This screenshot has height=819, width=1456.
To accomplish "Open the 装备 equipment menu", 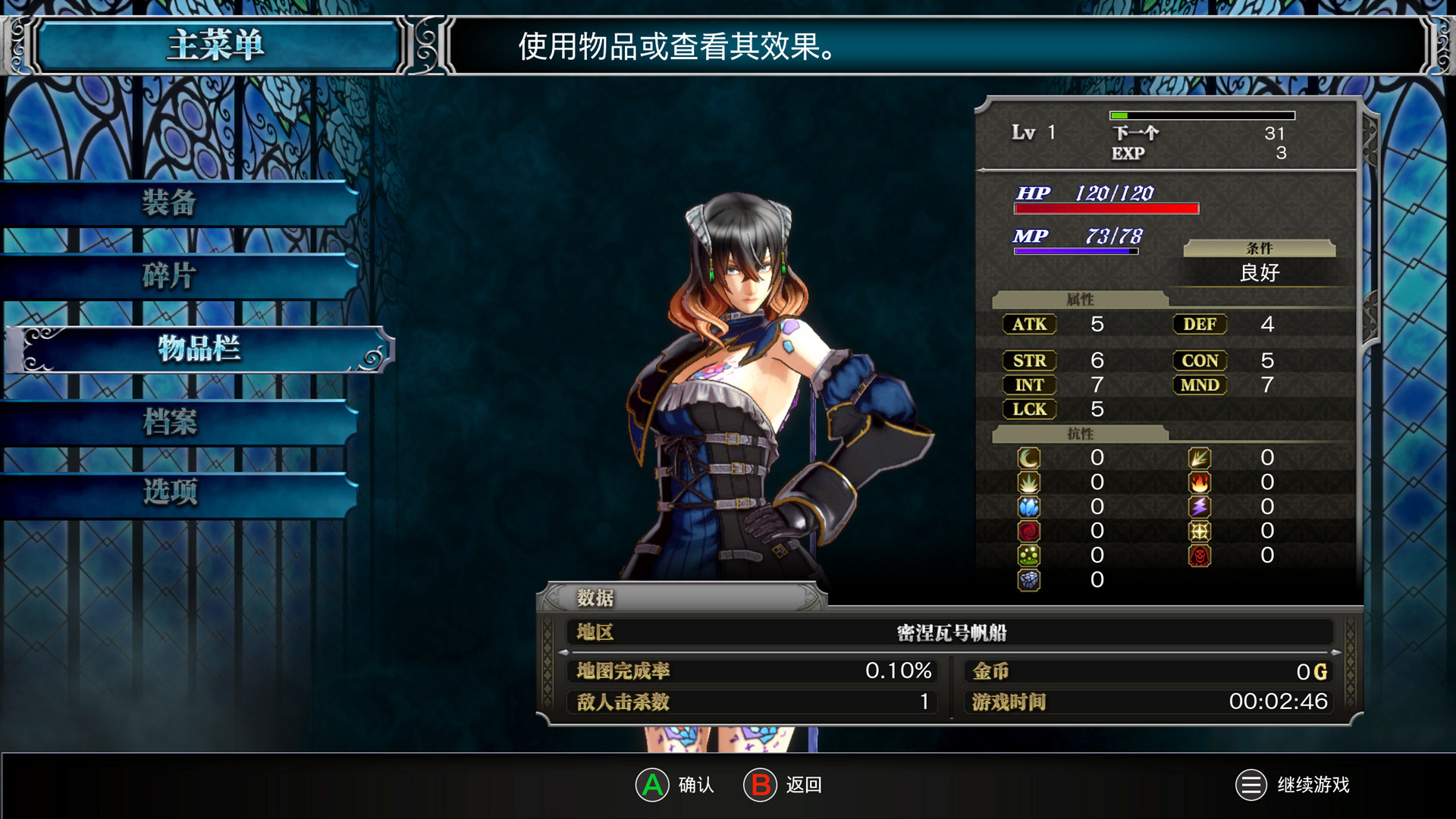I will coord(170,203).
